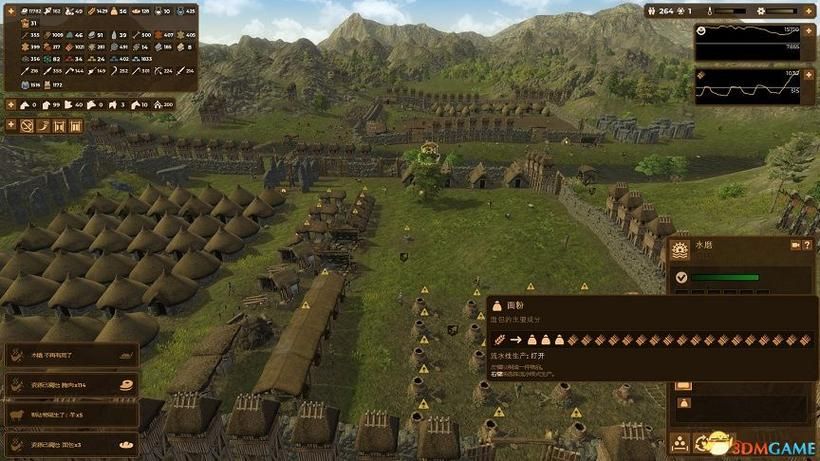Open the topmost water mill notification

(70, 353)
